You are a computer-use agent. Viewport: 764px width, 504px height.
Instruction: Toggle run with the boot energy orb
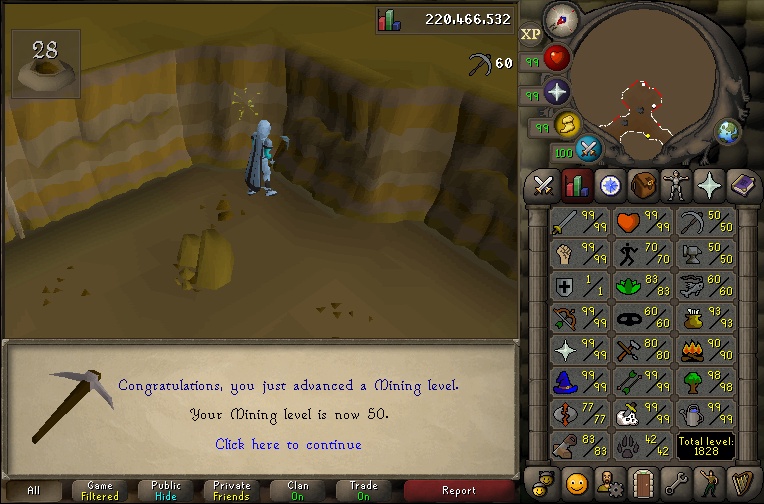click(x=569, y=124)
